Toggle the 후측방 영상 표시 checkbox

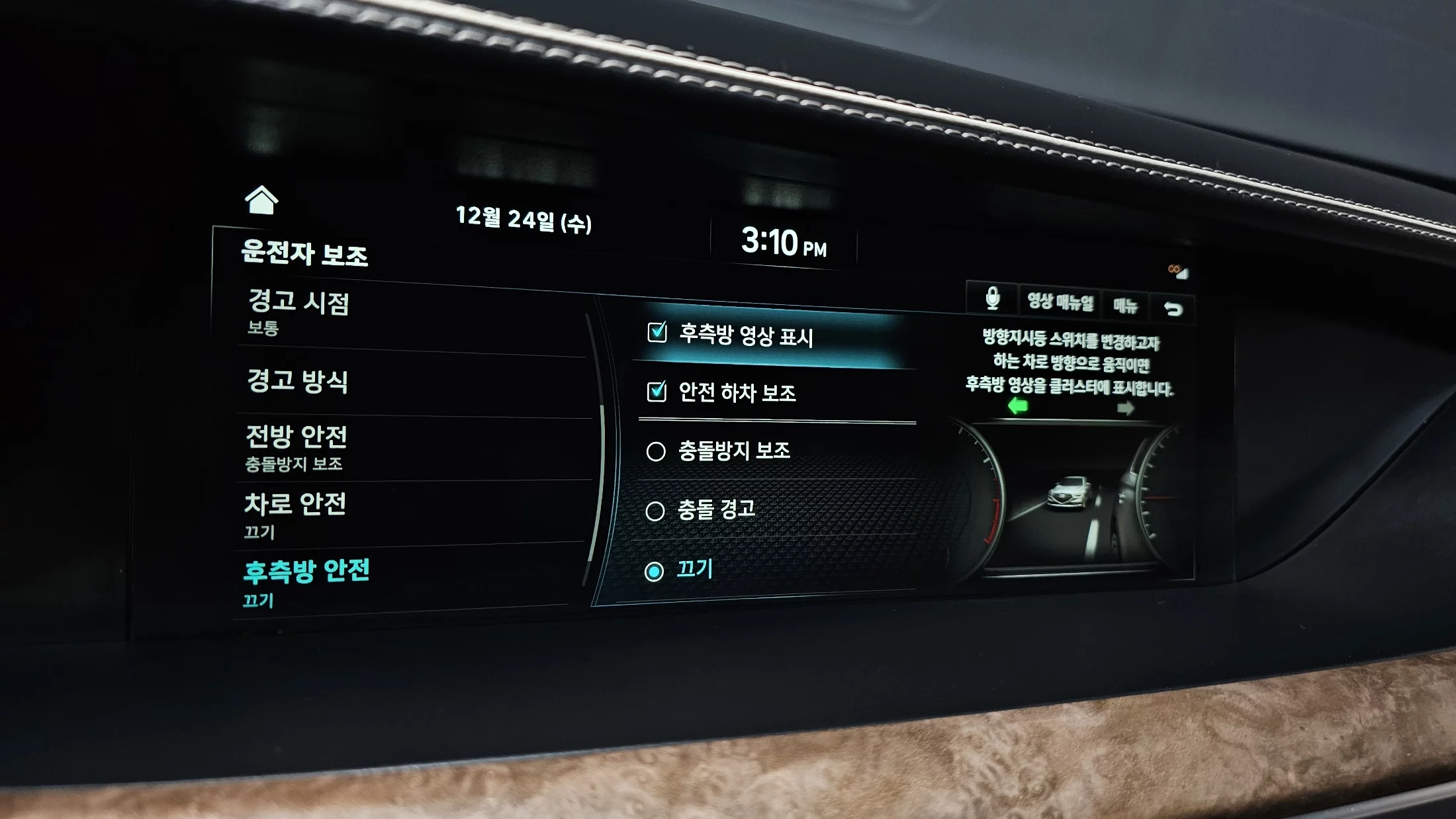click(x=657, y=332)
